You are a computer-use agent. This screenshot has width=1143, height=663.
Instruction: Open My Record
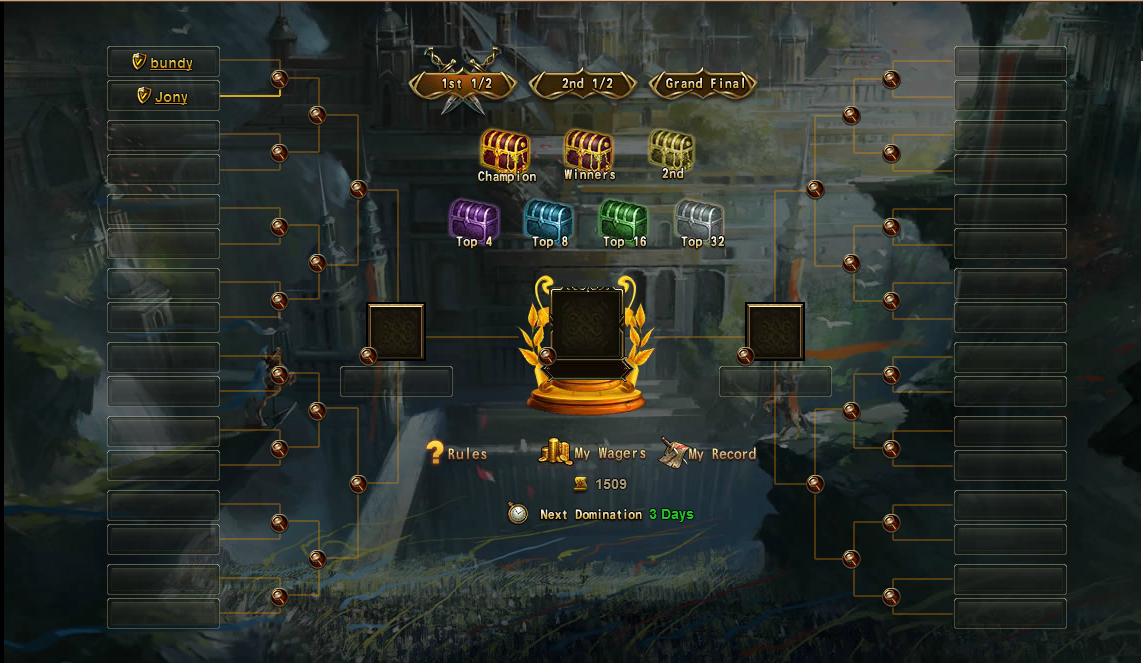pyautogui.click(x=708, y=454)
